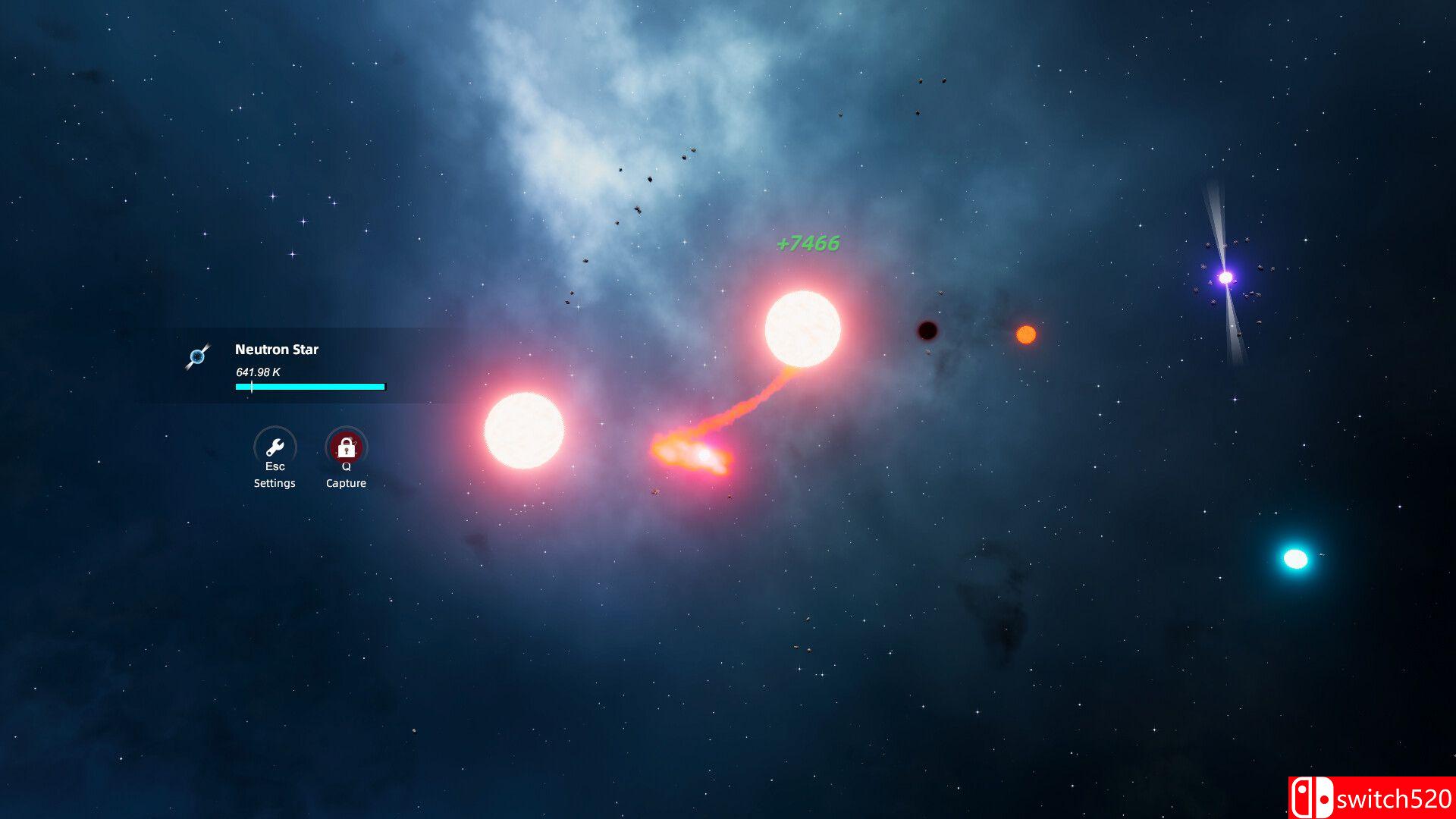Click the green +7466 score text
This screenshot has width=1456, height=819.
[x=806, y=244]
